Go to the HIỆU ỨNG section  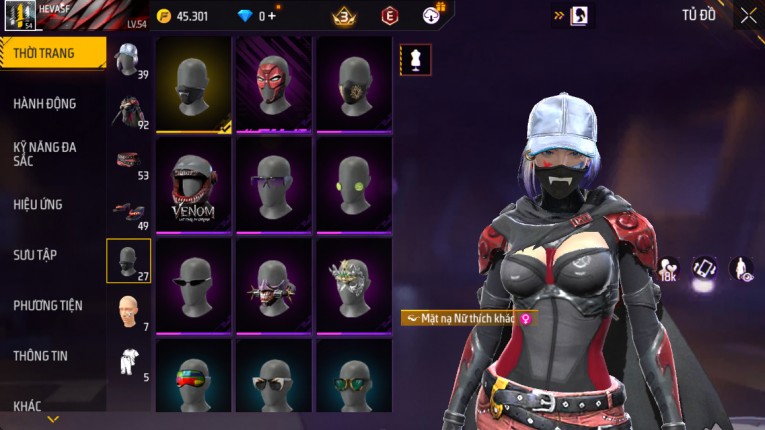[38, 205]
